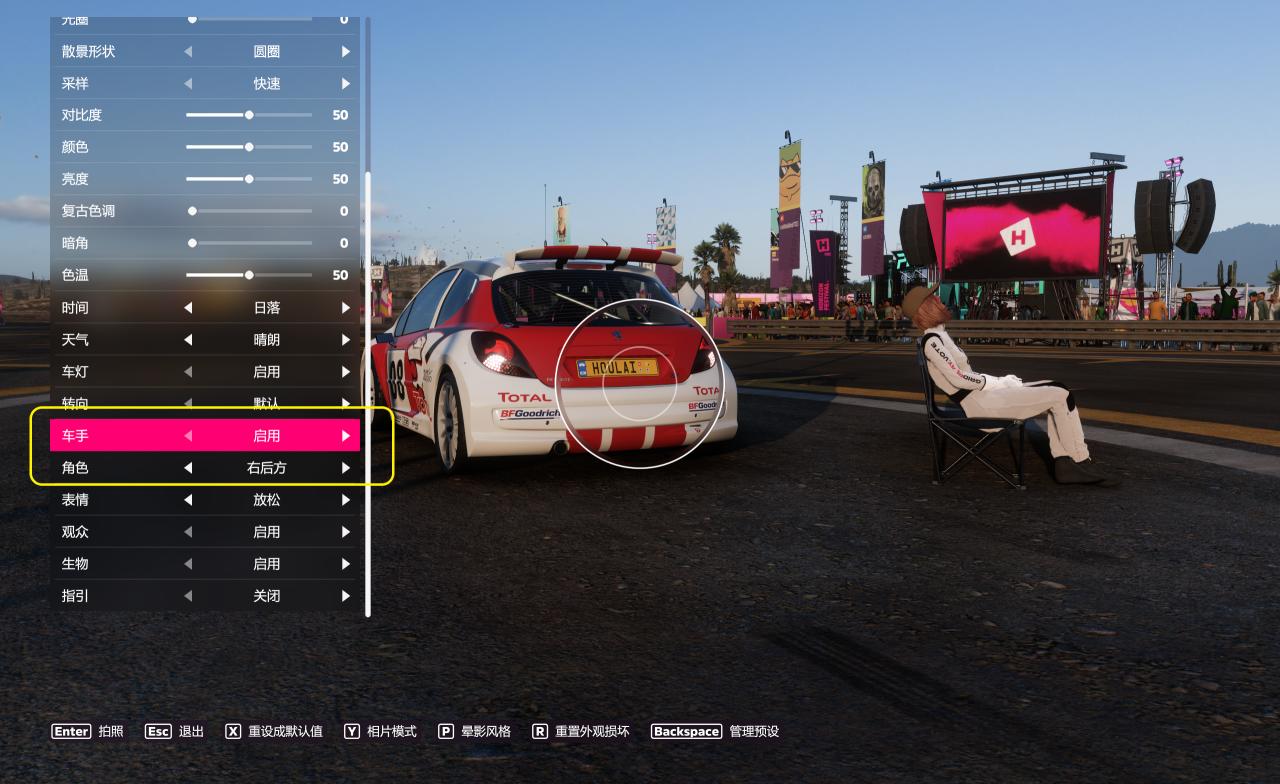Select the highlighted 车手 row

pos(205,435)
